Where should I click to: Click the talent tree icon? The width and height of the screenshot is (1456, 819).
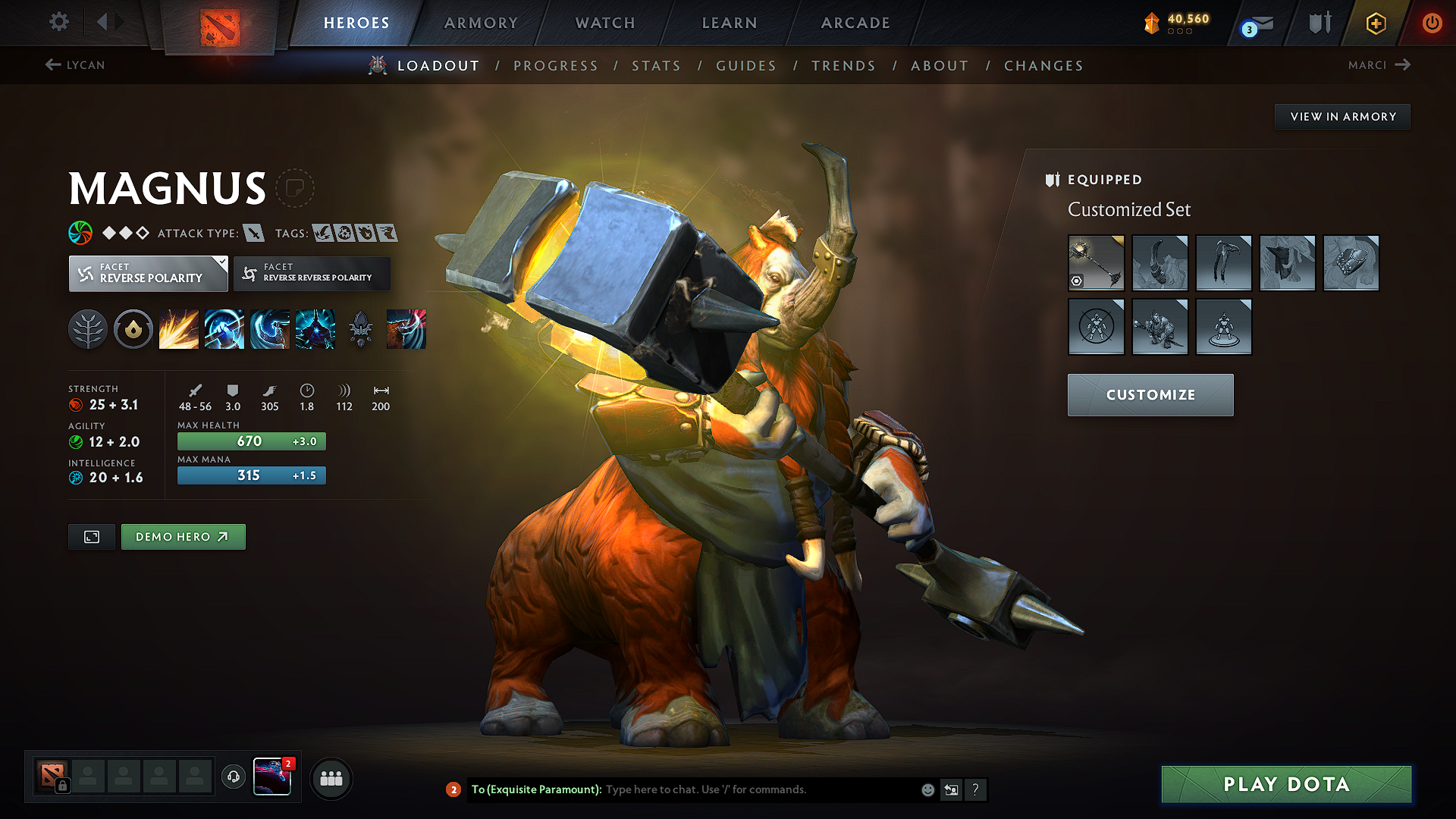88,328
